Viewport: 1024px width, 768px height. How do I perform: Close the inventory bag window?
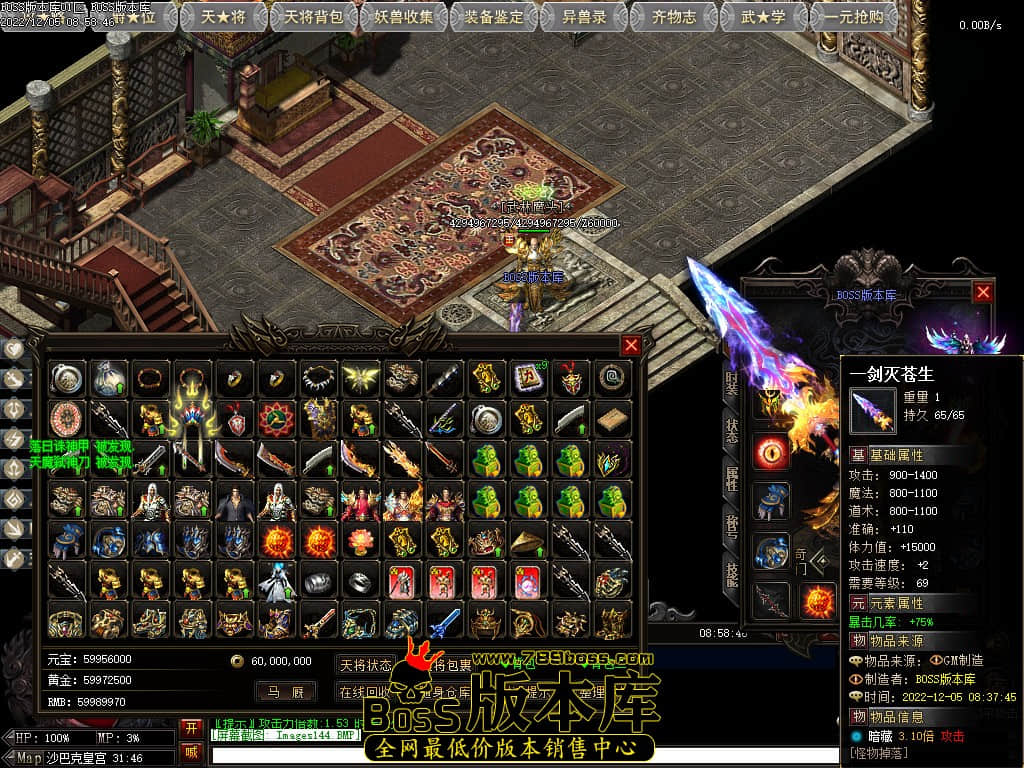[631, 346]
